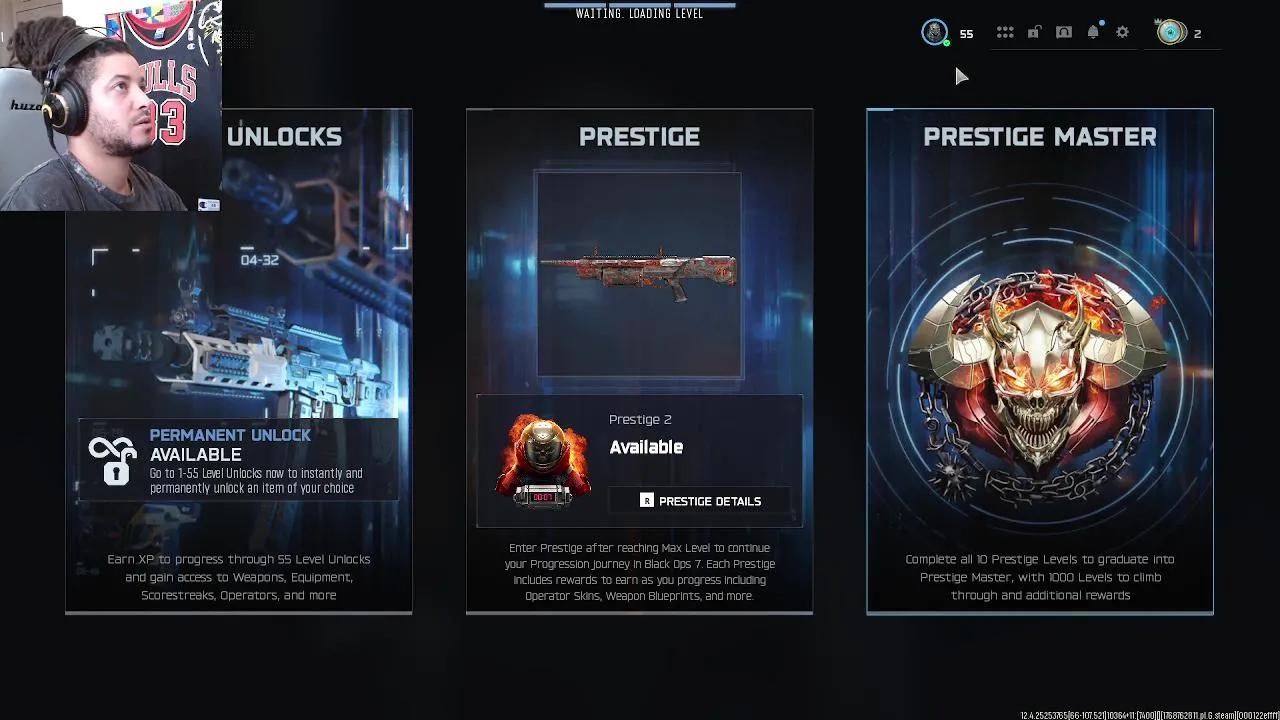Select the Prestige card
This screenshot has height=720, width=1280.
pyautogui.click(x=639, y=137)
